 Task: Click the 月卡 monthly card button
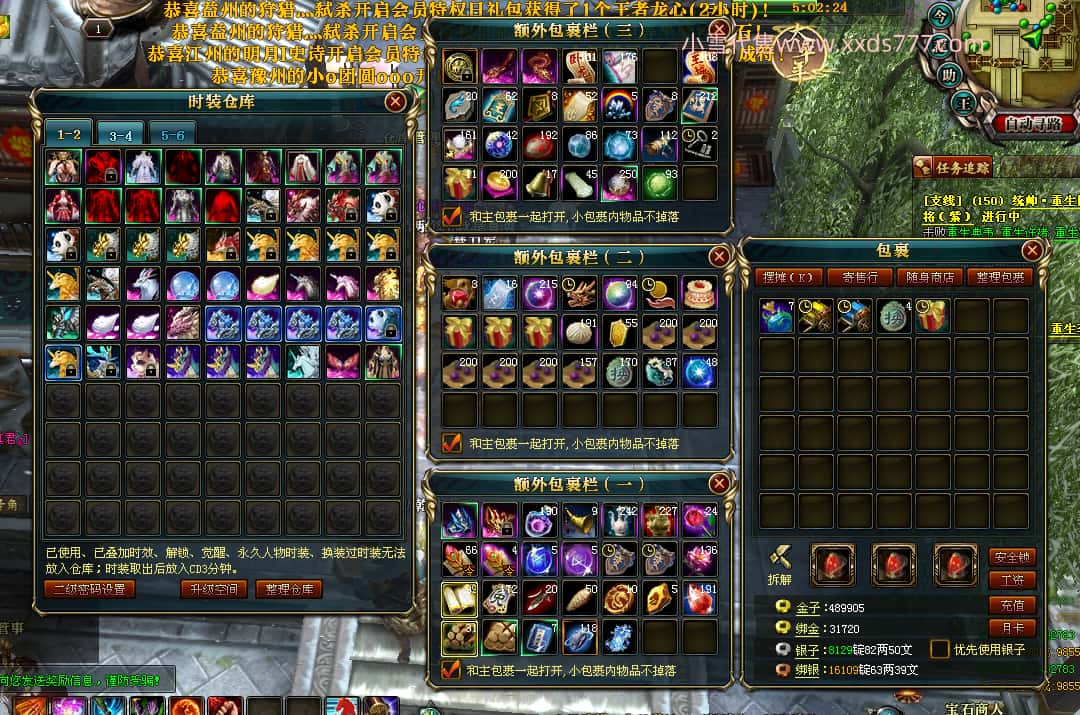[1011, 628]
